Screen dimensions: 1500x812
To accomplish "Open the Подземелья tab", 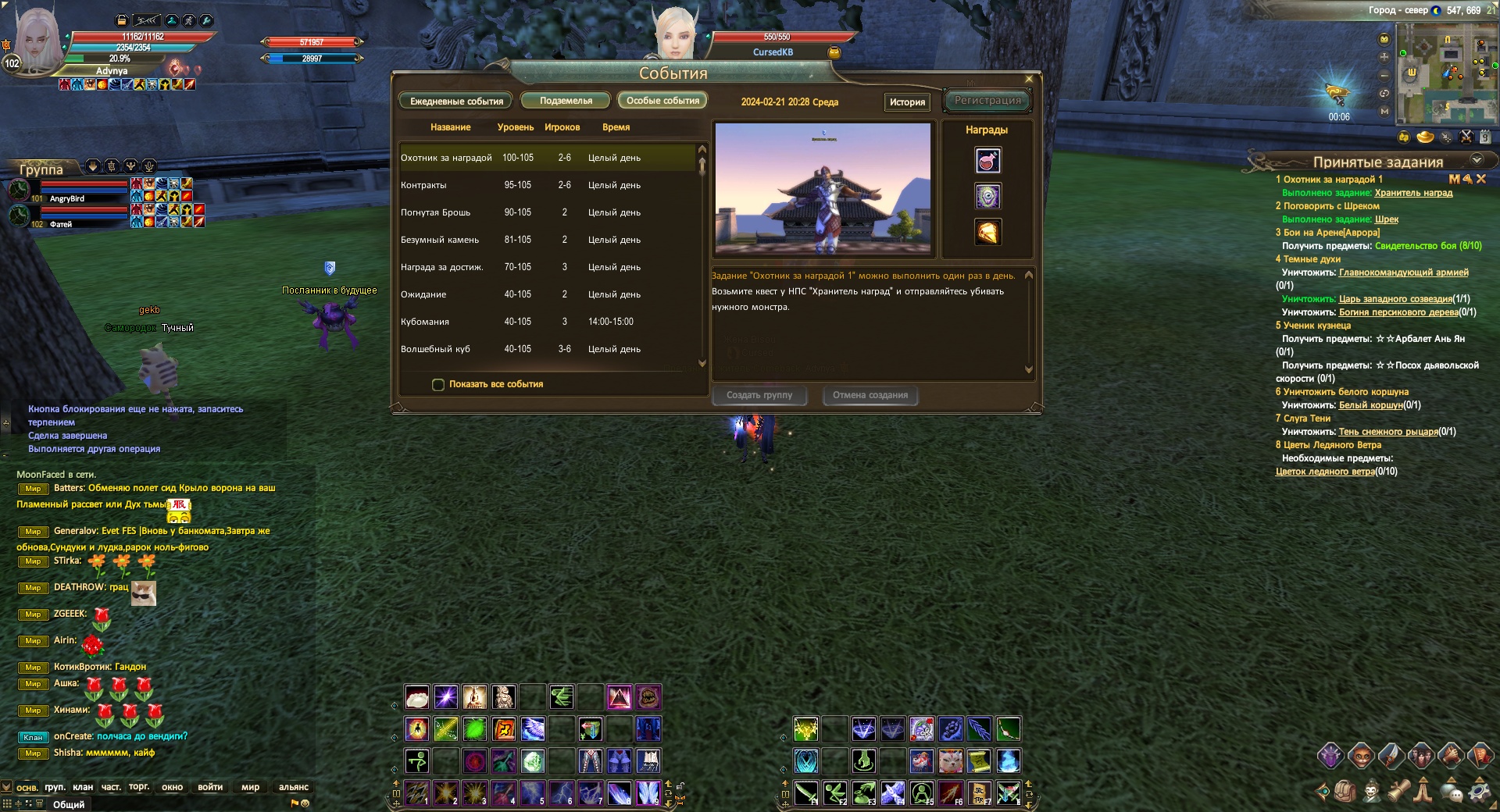I will 566,101.
